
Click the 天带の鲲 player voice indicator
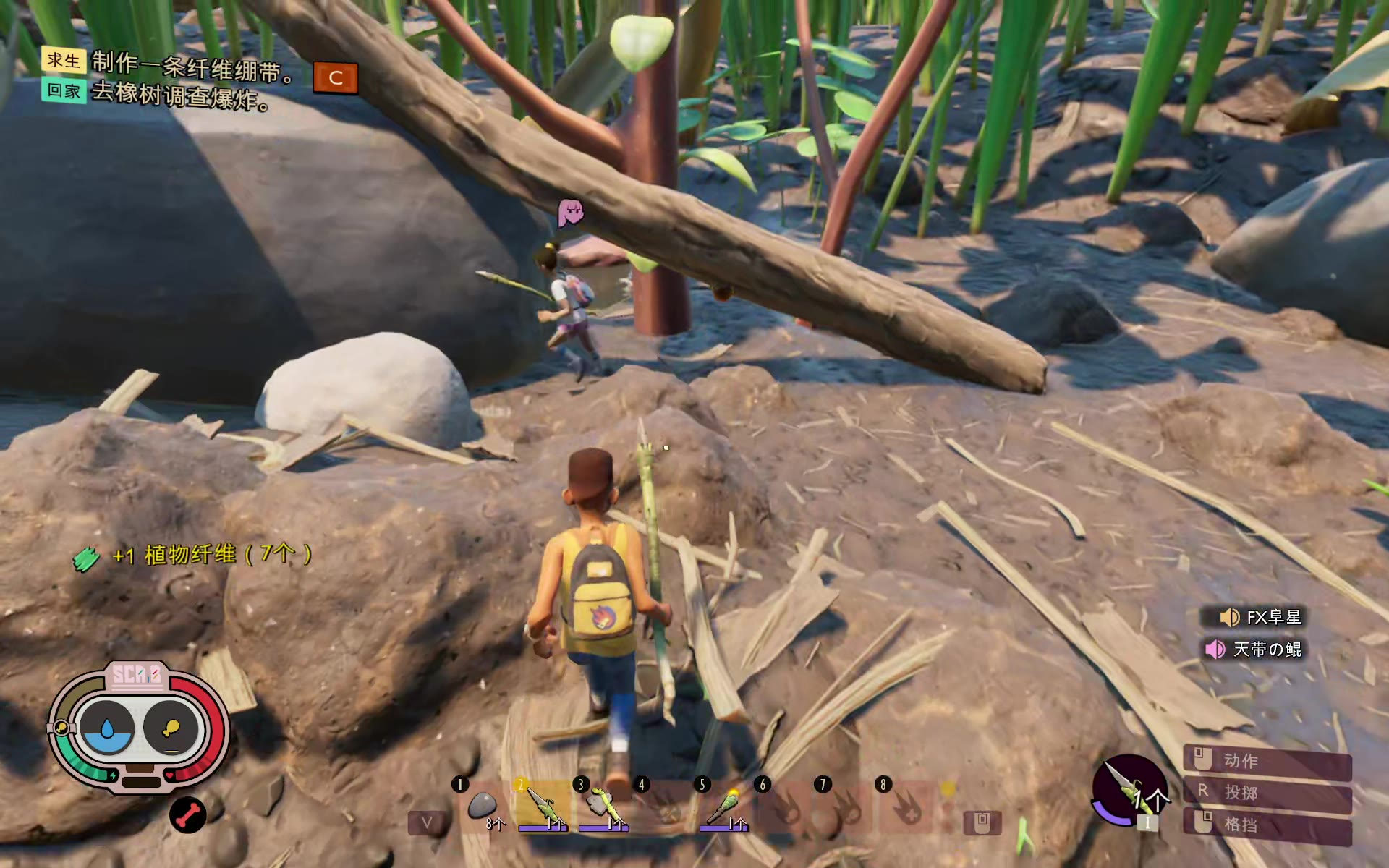click(x=1255, y=650)
